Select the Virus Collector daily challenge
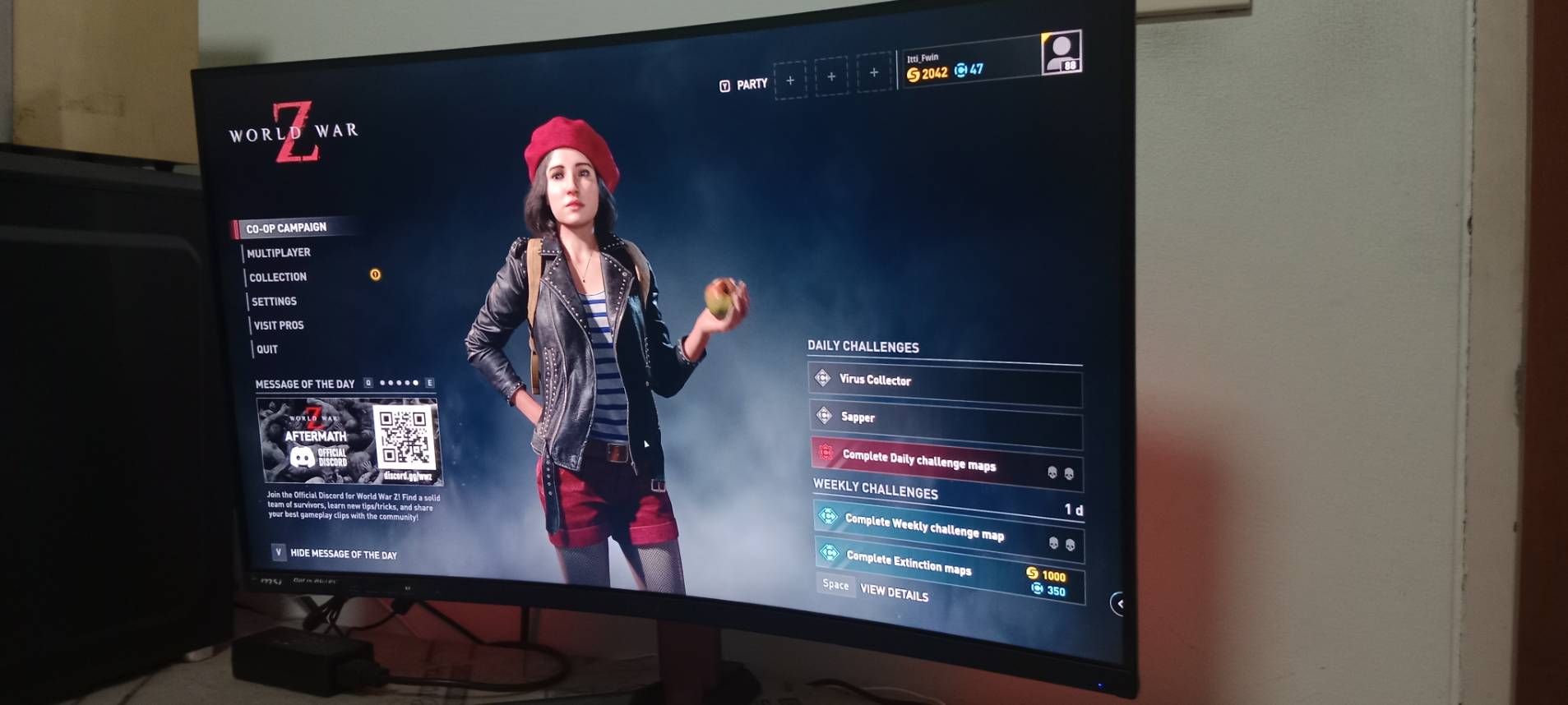Image resolution: width=1568 pixels, height=705 pixels. [946, 383]
